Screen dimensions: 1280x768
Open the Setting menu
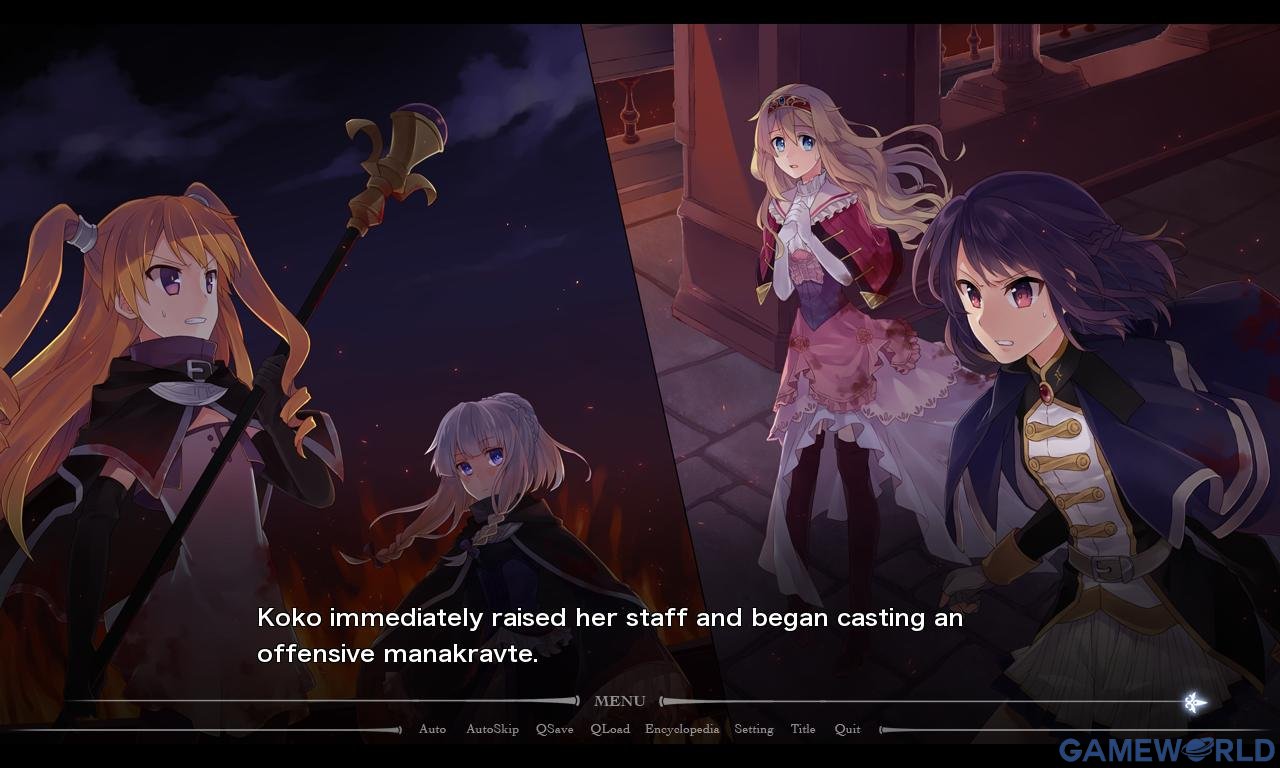point(754,729)
